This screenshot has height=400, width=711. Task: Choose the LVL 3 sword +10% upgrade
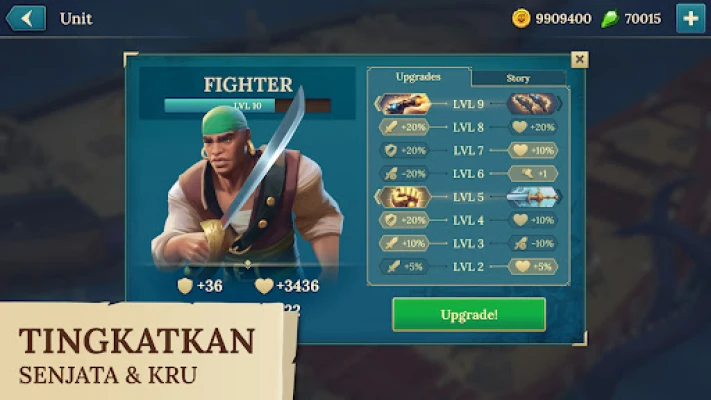click(x=403, y=243)
